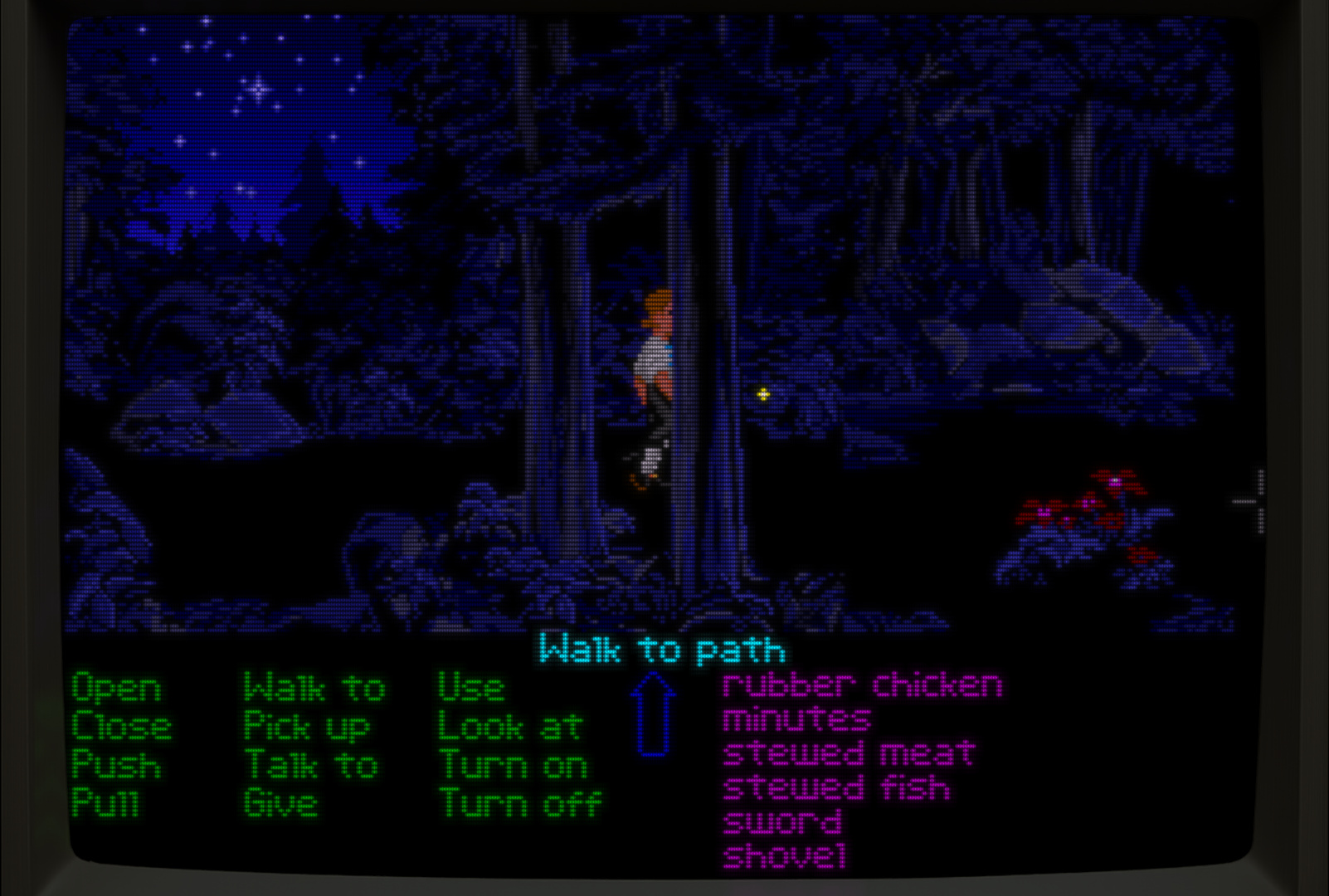Select the Push verb
Viewport: 1329px width, 896px height.
coord(116,766)
